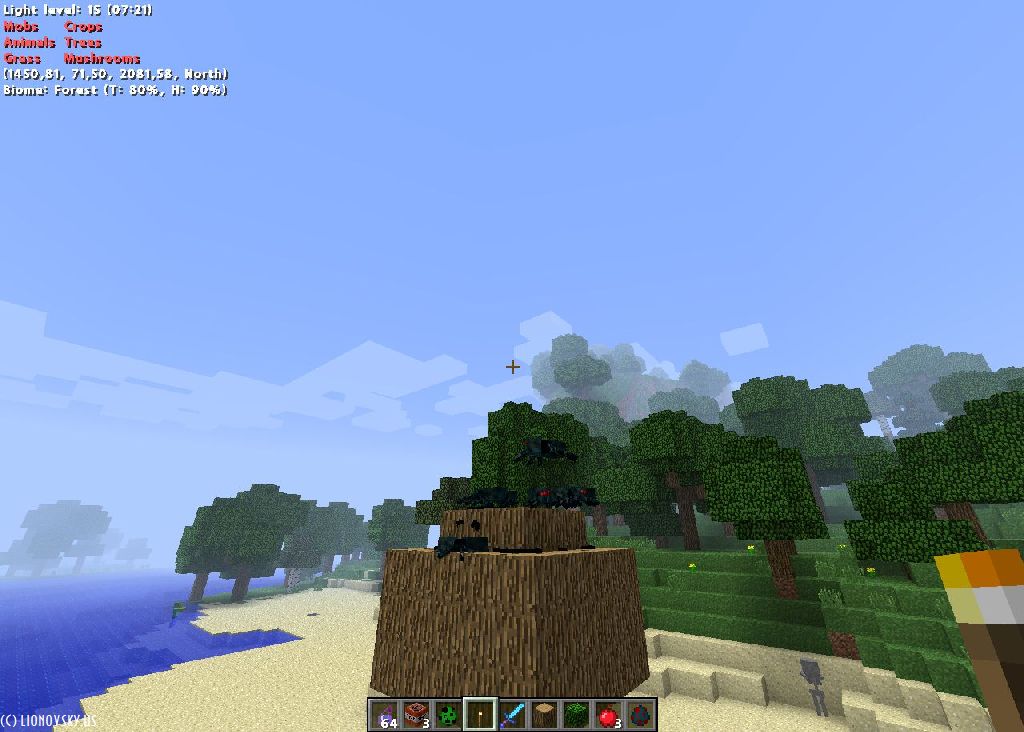The height and width of the screenshot is (732, 1024).
Task: Select the oak wood log slot
Action: tap(545, 714)
